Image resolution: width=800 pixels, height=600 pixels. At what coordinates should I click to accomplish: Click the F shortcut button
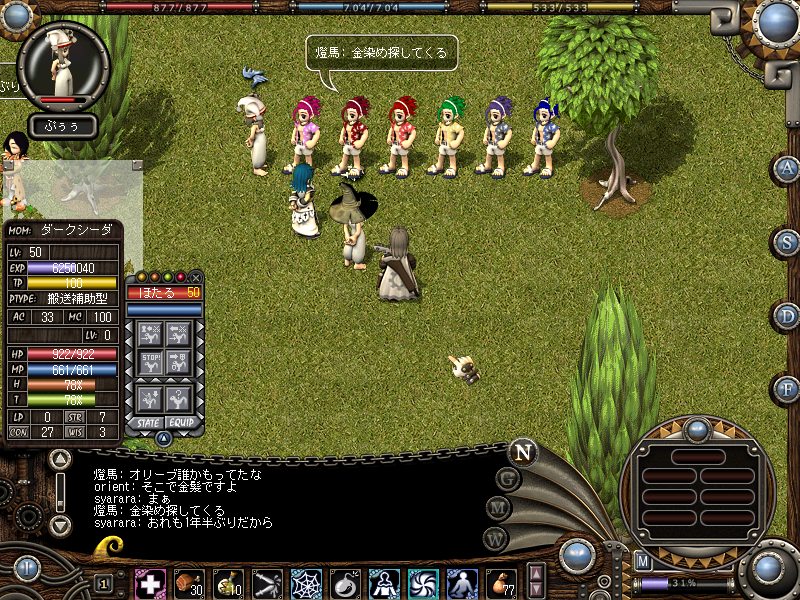787,389
